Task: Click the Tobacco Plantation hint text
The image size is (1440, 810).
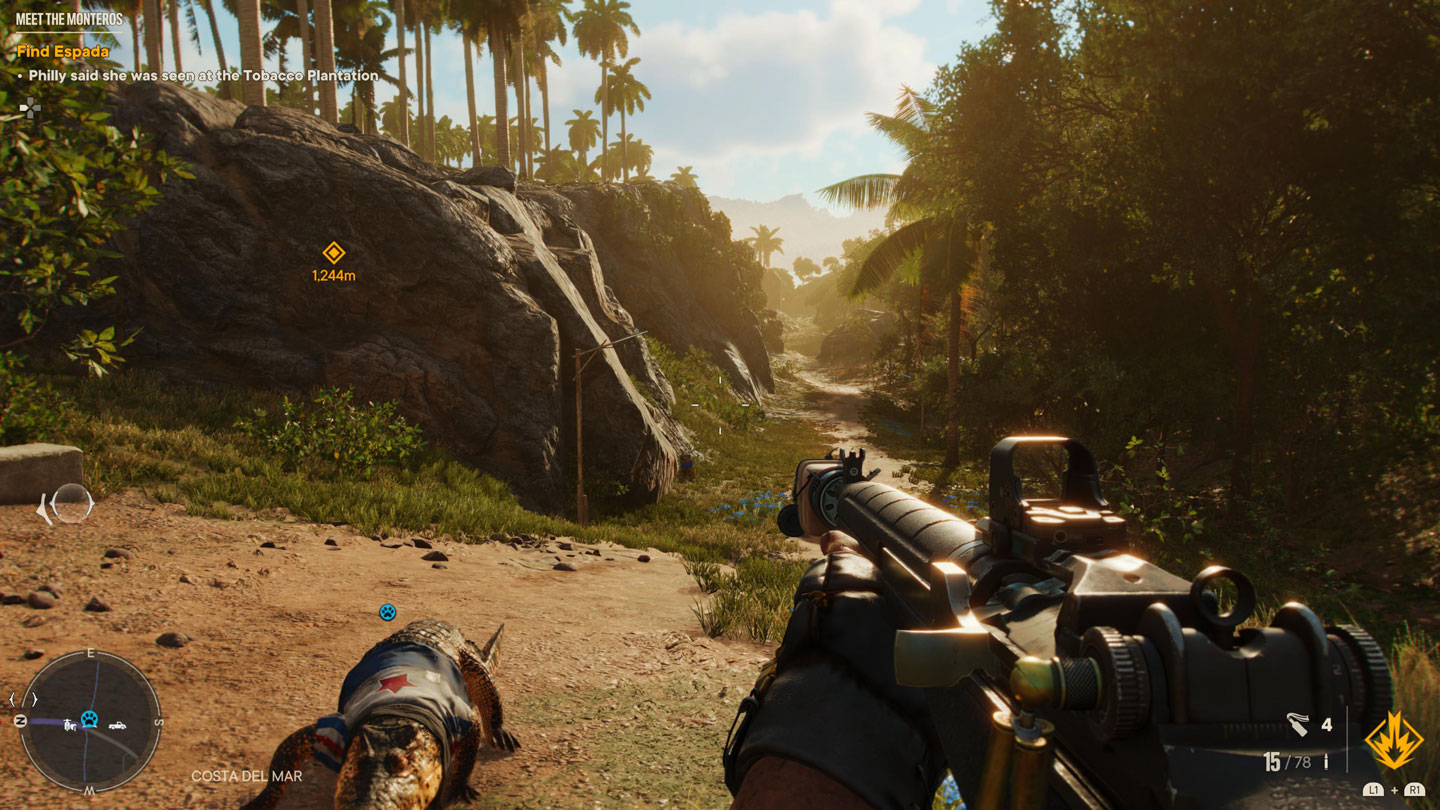Action: pos(196,75)
